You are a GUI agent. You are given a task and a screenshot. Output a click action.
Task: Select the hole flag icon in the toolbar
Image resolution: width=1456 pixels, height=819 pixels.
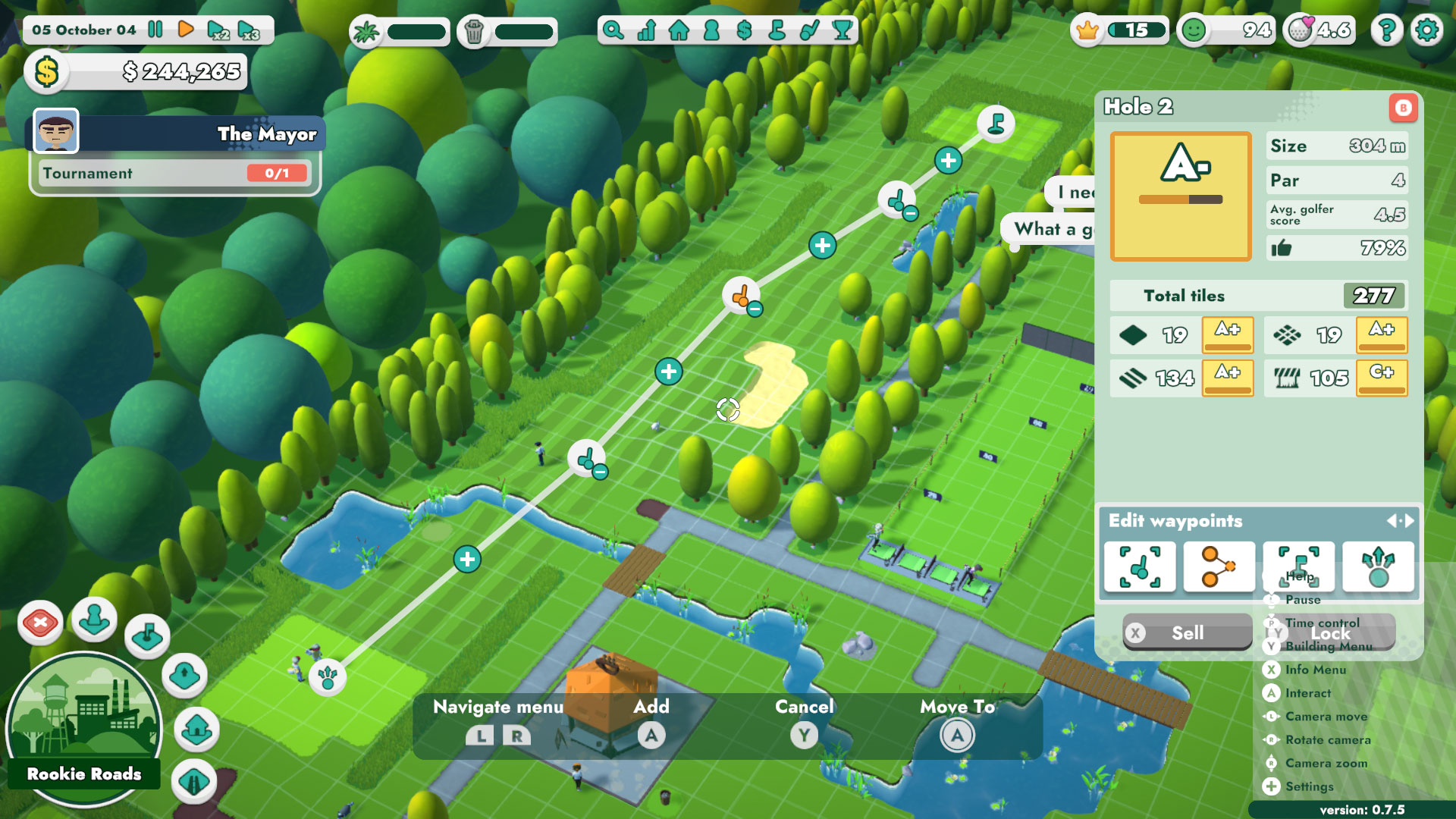pos(776,32)
